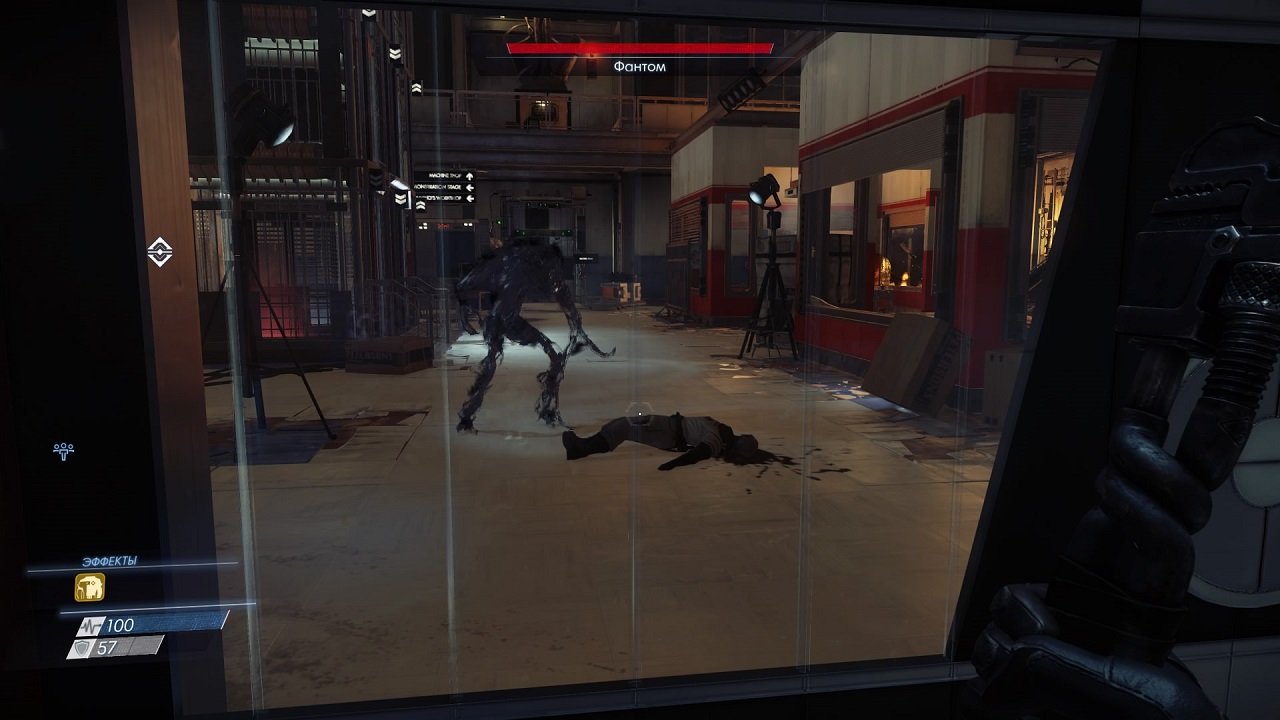
Task: Select the ЭФФЕКТЫ header label
Action: [x=109, y=559]
